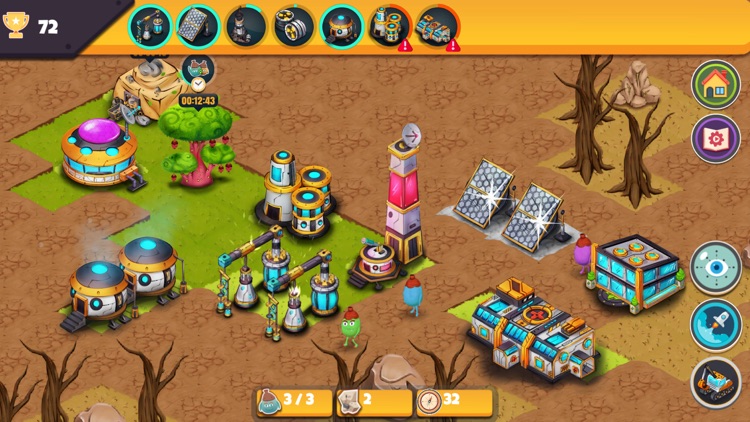Select the solar panel icon in the top bar
Screen dimensions: 750x422
point(198,25)
